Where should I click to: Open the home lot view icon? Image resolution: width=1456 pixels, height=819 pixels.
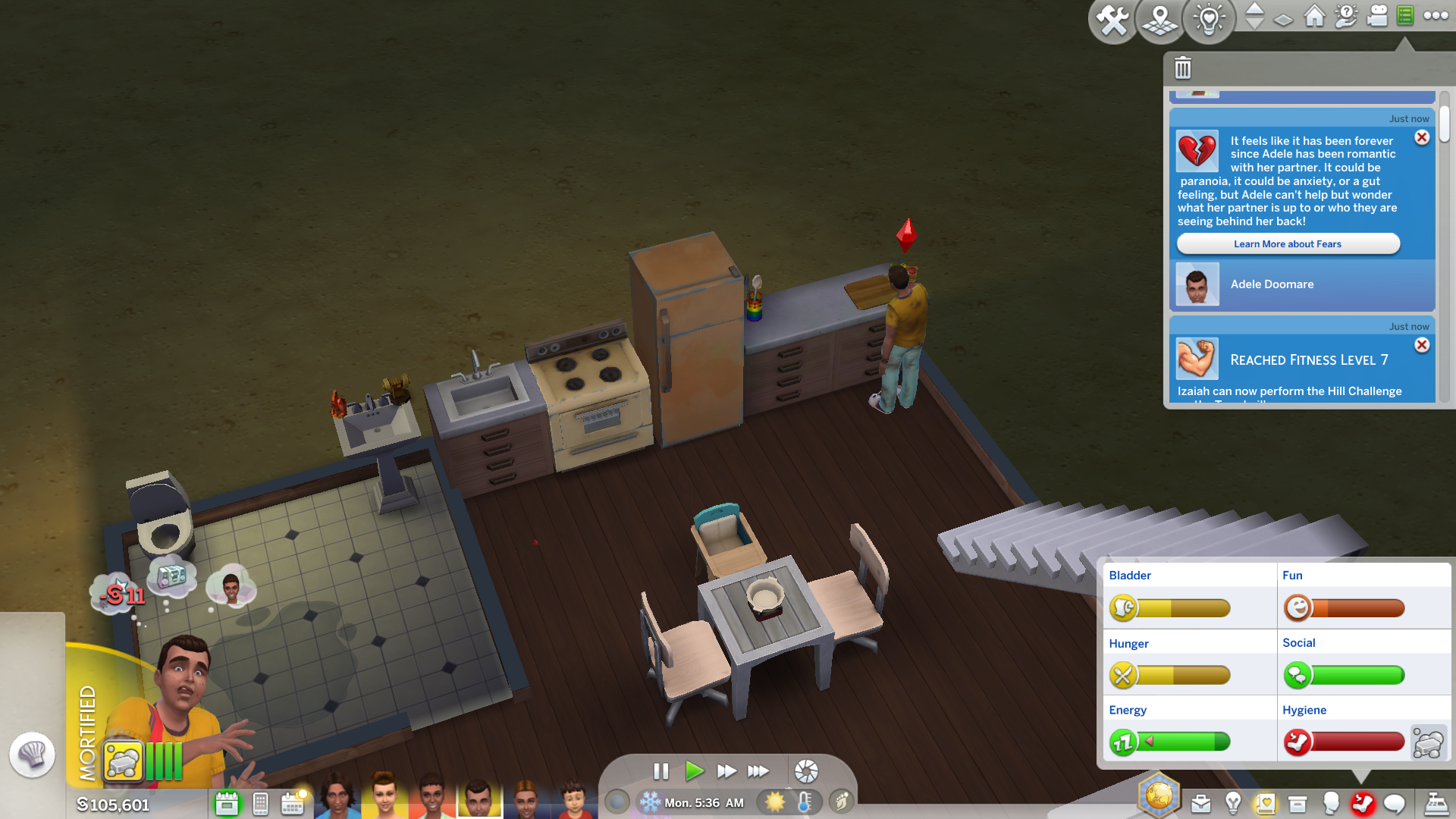point(1314,16)
